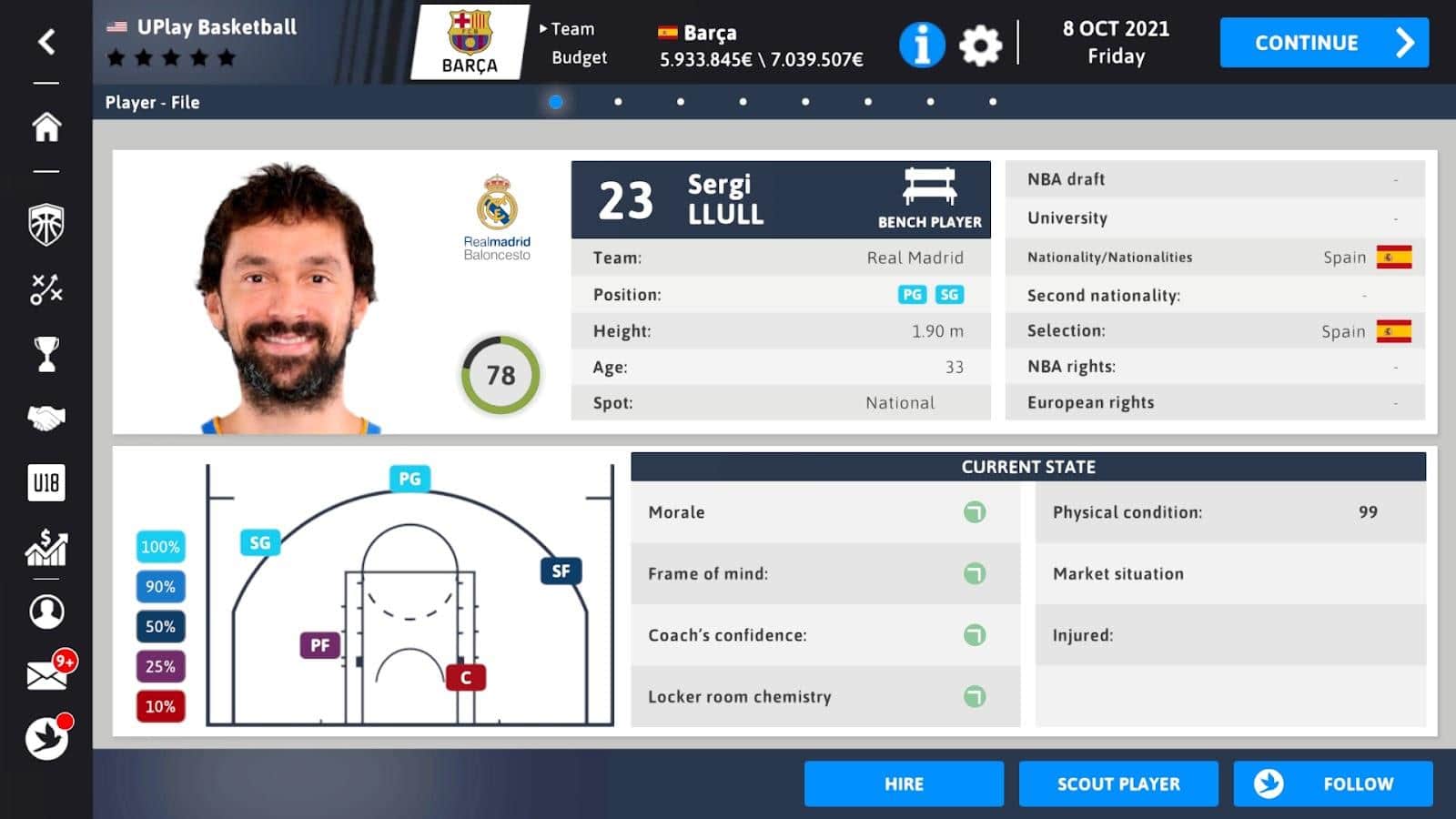Scout this player

(x=1117, y=784)
